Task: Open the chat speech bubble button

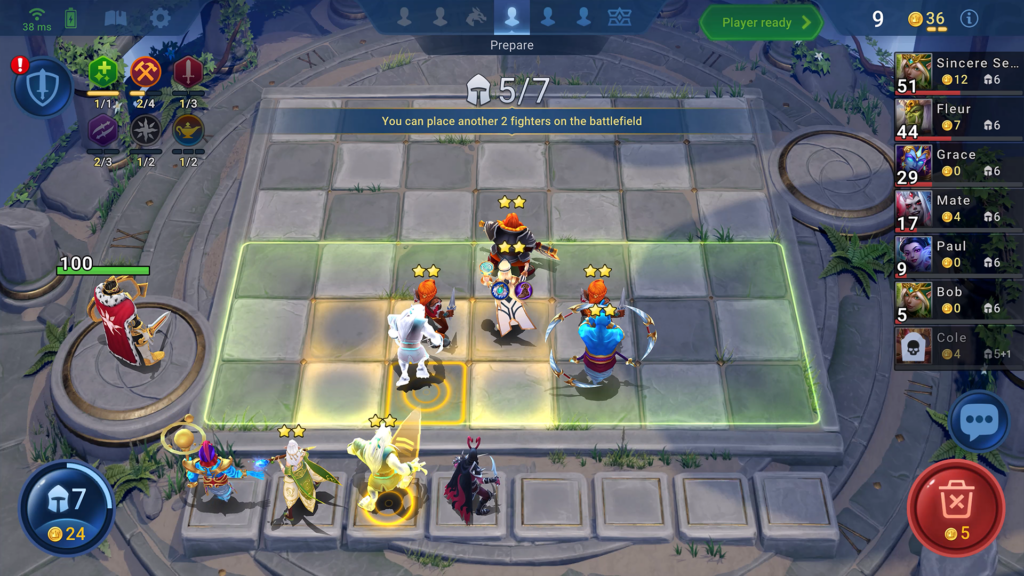Action: point(978,422)
